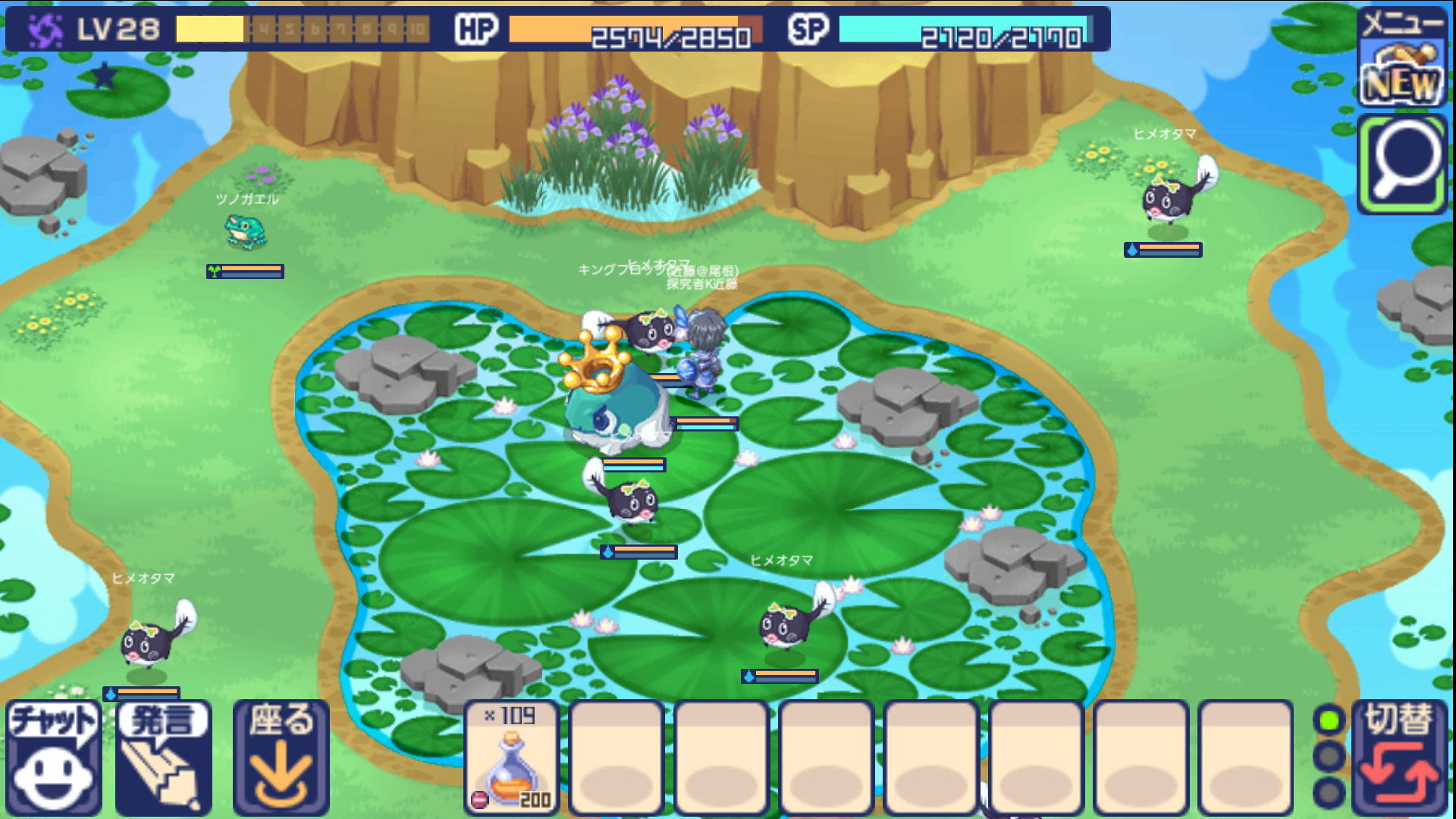Open the チャット chat button

[x=53, y=757]
